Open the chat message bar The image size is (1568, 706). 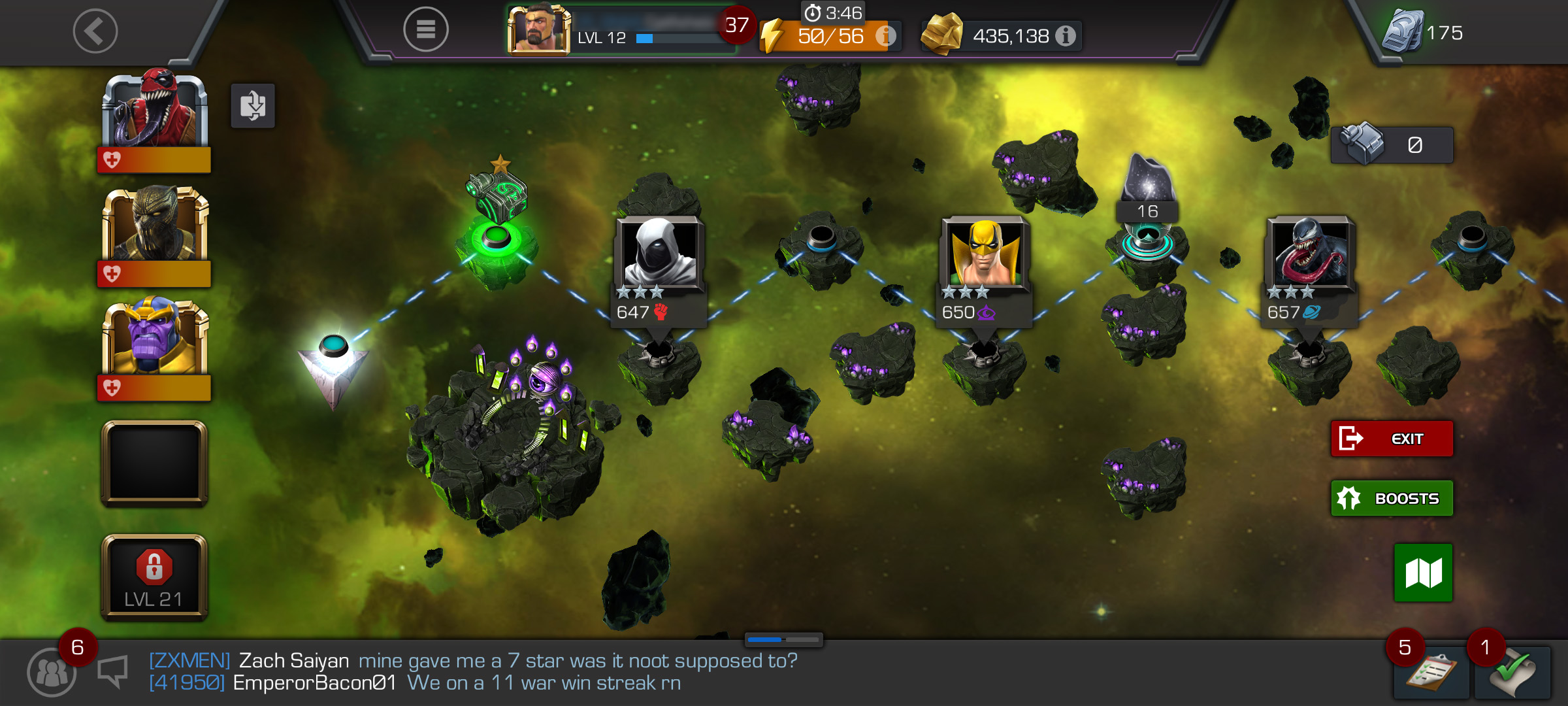[470, 672]
